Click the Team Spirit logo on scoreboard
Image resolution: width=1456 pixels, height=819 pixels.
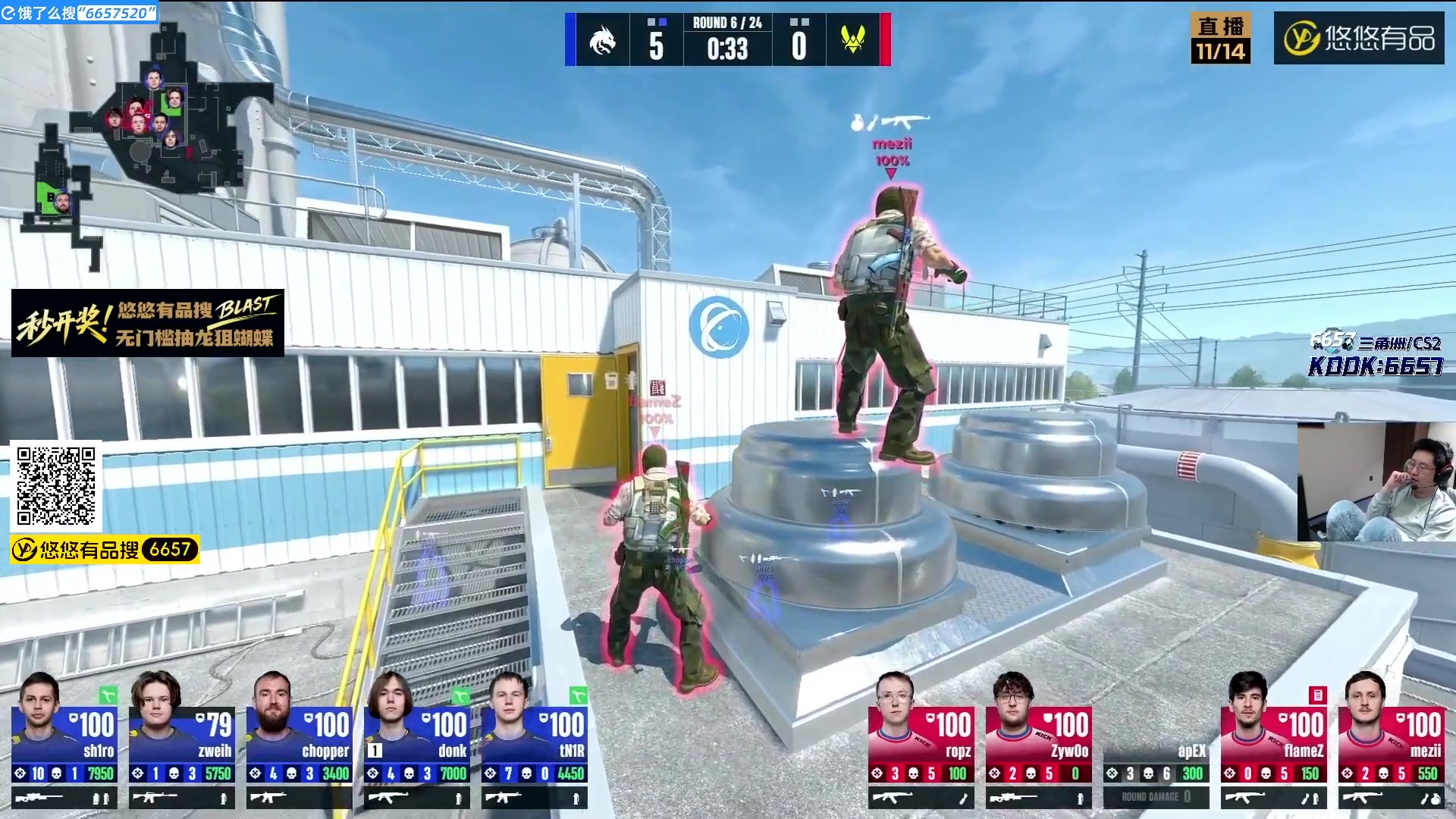603,40
